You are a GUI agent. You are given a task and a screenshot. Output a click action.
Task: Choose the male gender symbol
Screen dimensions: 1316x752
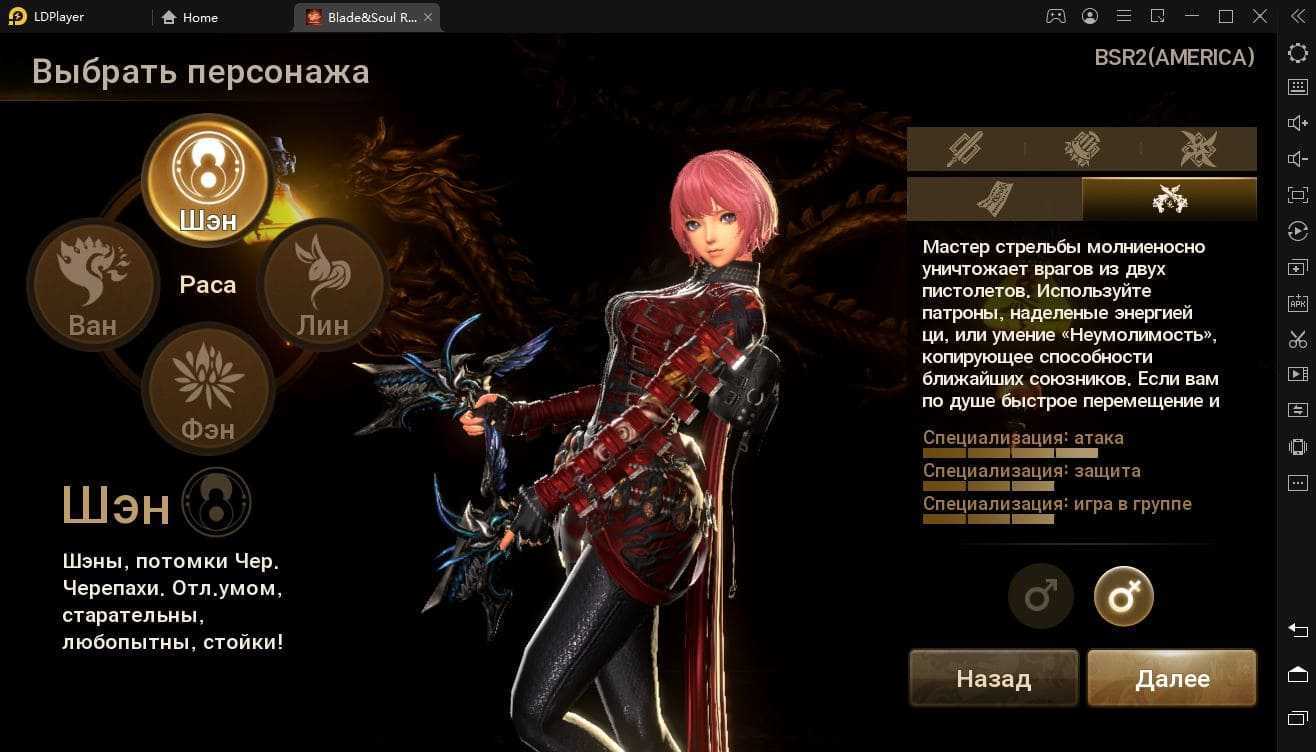[1040, 597]
